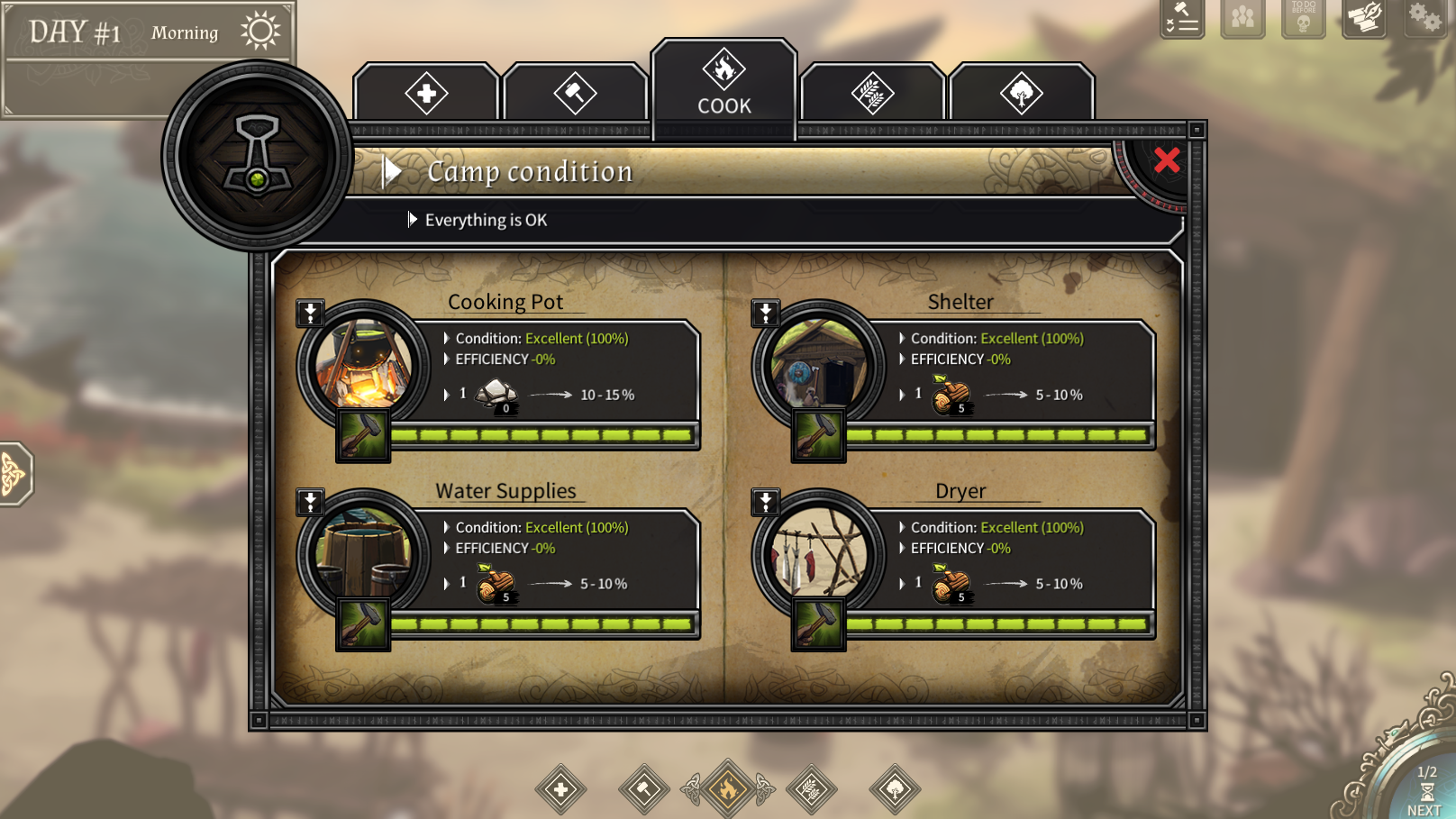Viewport: 1456px width, 819px height.
Task: Switch to the wheat tab
Action: point(872,93)
